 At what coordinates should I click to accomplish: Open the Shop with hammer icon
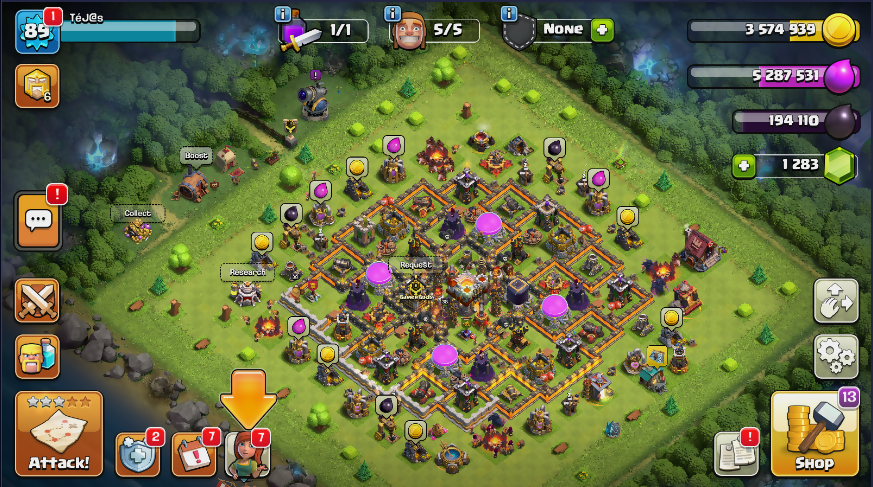tap(814, 434)
